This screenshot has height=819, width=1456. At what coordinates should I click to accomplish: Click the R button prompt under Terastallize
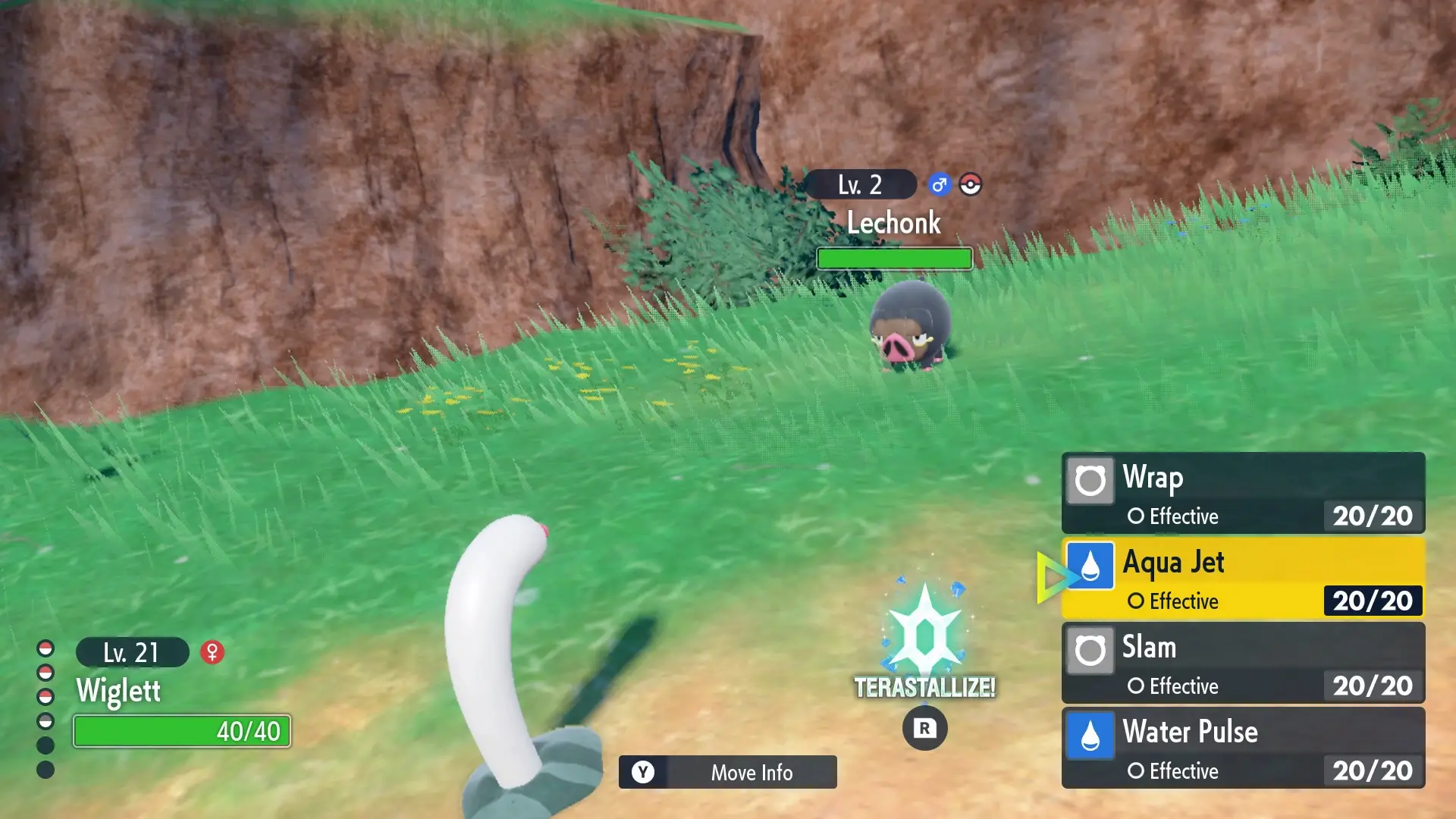coord(925,726)
